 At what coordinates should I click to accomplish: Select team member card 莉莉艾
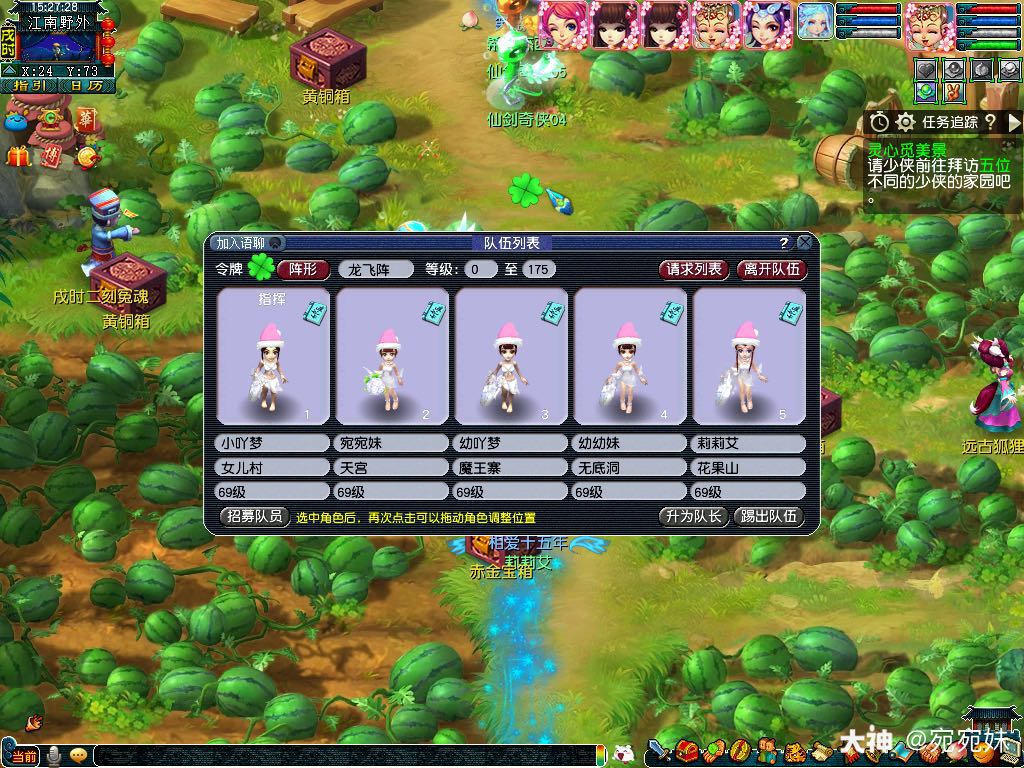click(x=749, y=357)
